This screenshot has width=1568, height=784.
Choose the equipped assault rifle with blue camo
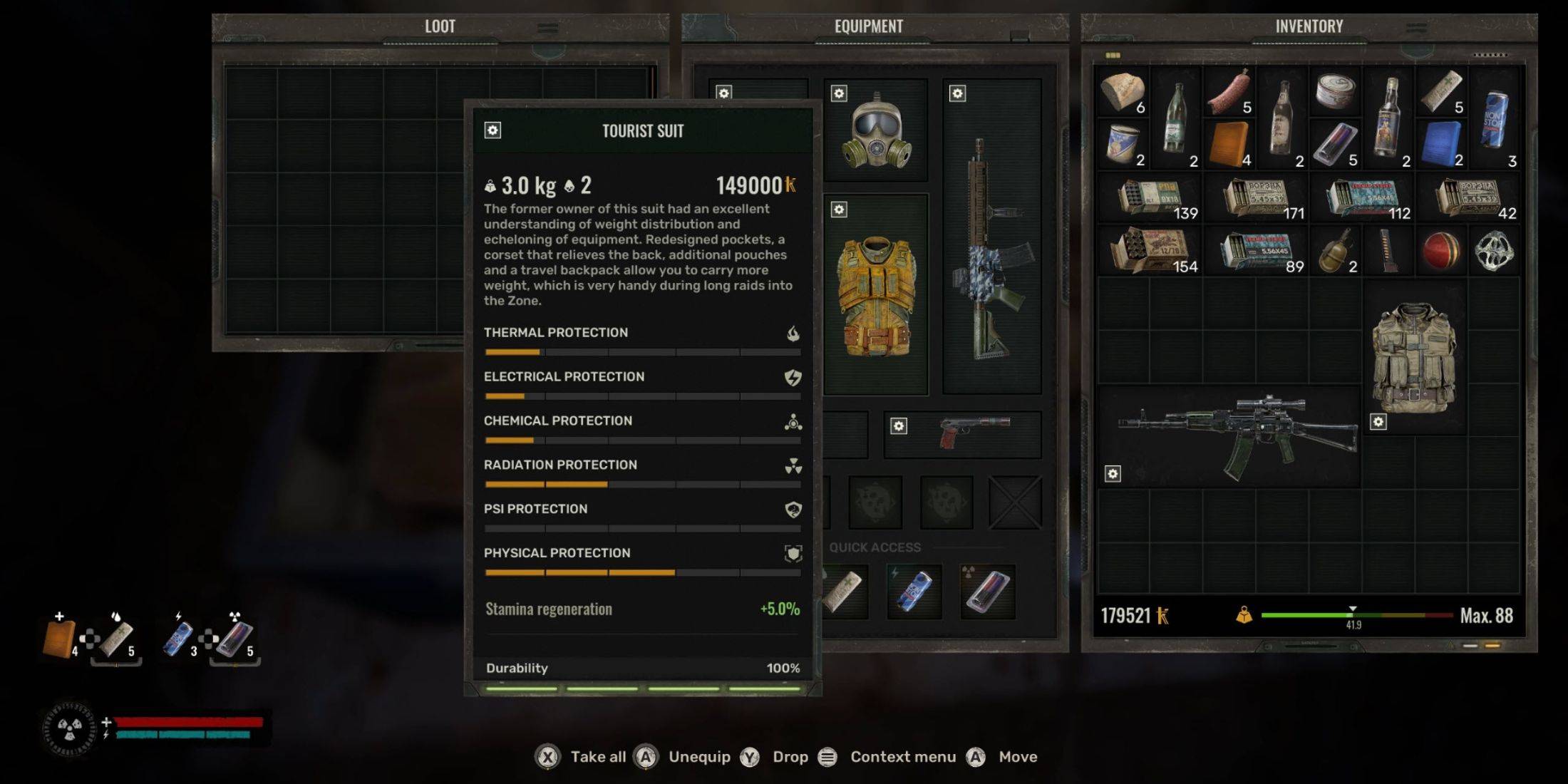click(991, 249)
